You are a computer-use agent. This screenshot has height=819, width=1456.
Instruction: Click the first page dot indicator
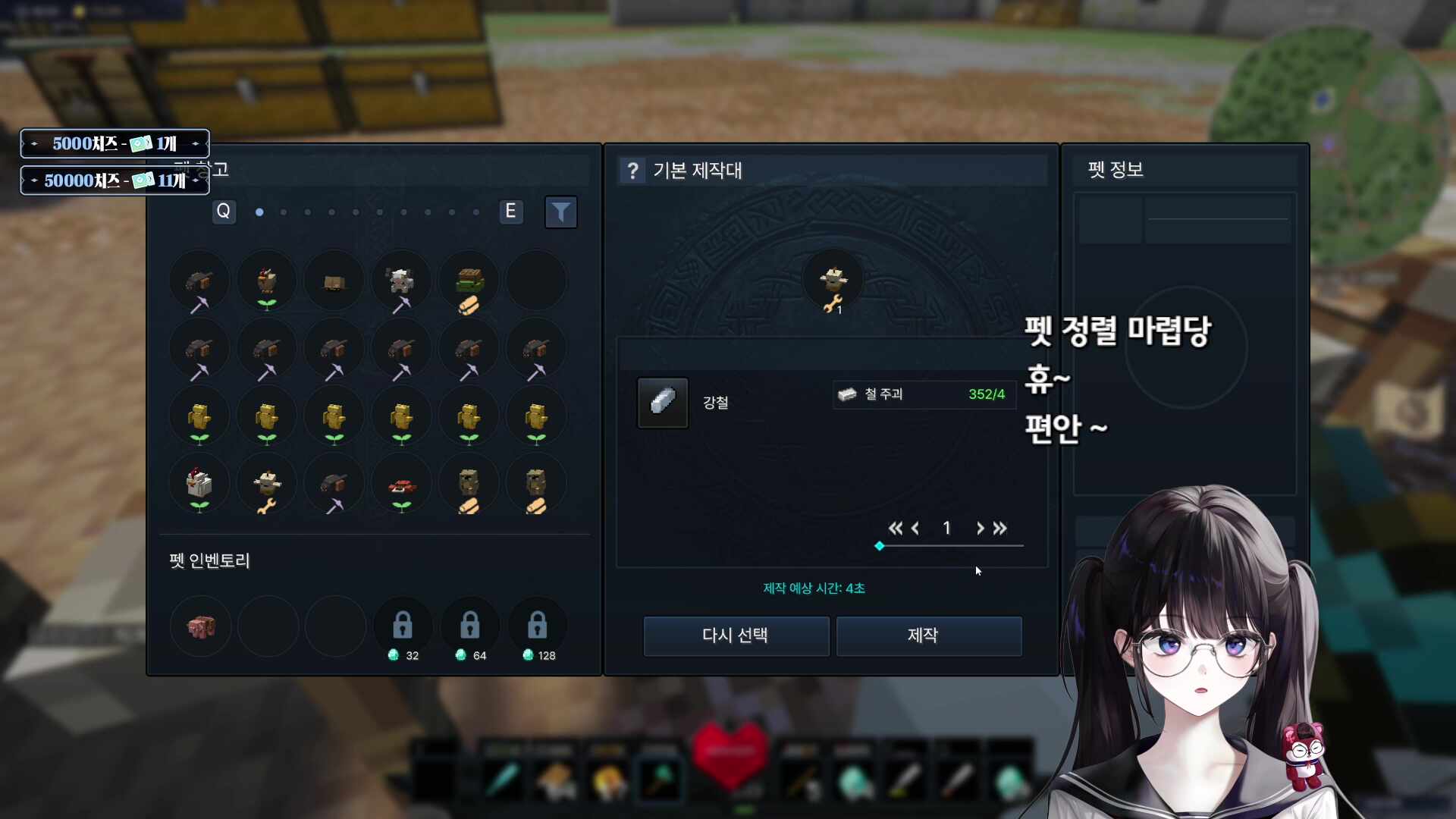(x=259, y=213)
